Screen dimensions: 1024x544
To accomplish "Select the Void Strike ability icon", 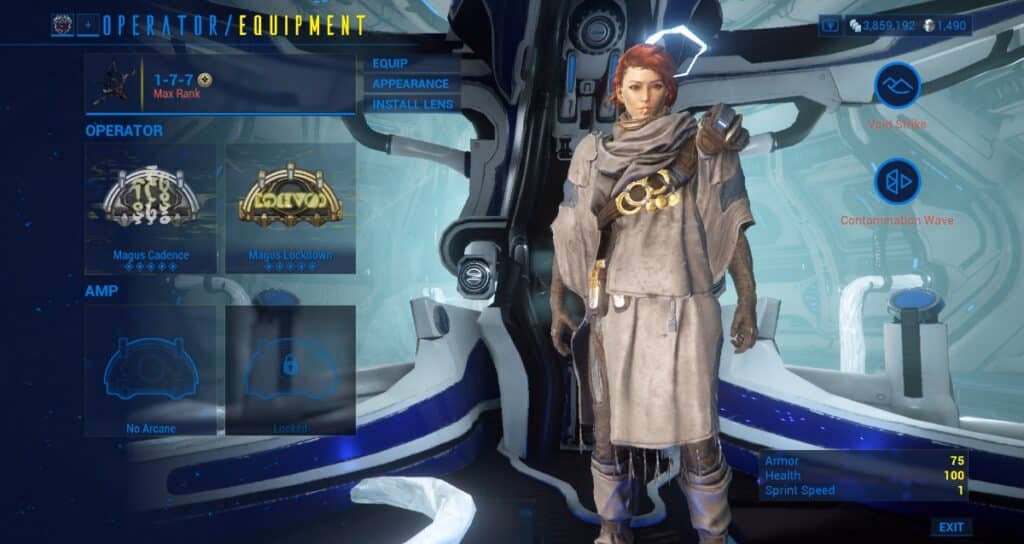I will point(897,86).
